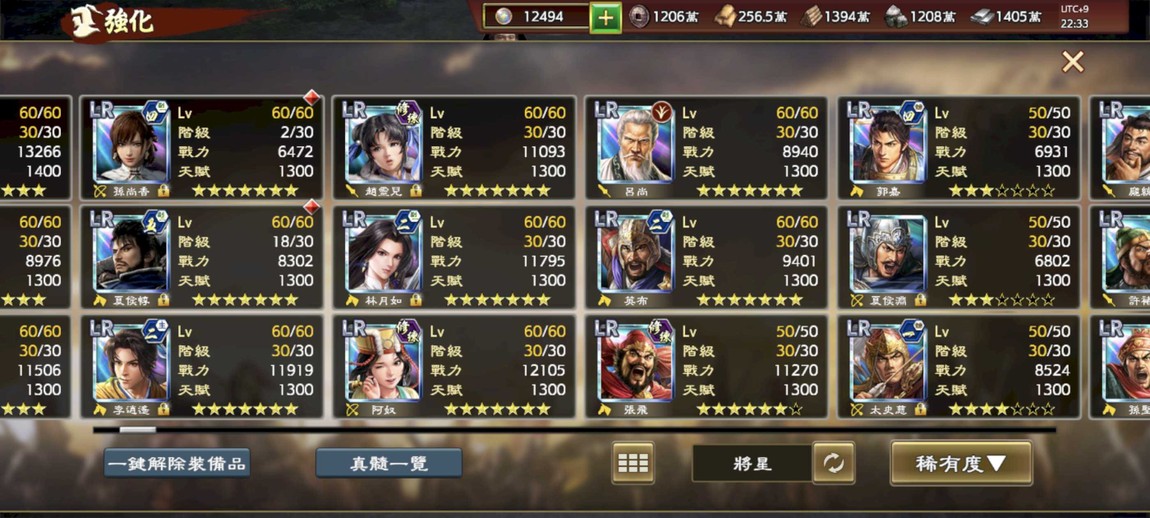Open the 真髓一覽 list
Image resolution: width=1150 pixels, height=518 pixels.
click(x=389, y=463)
